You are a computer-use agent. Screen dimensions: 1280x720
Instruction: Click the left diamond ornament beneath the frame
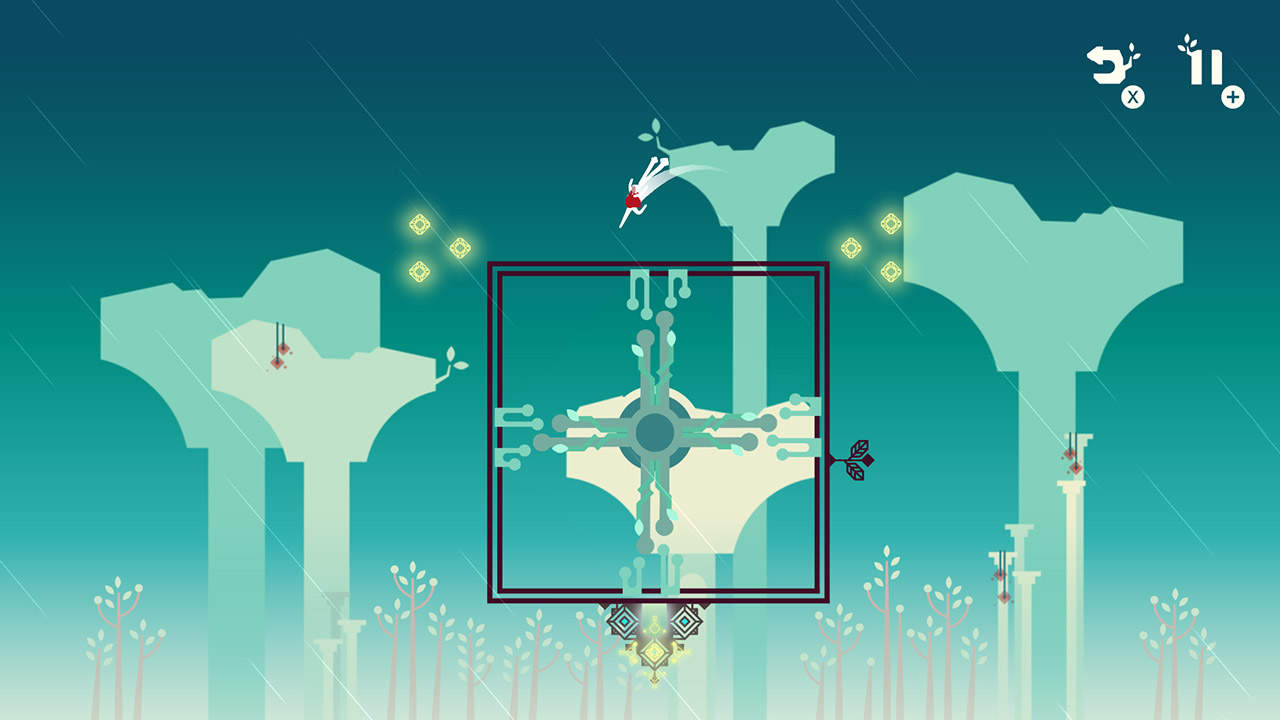624,622
